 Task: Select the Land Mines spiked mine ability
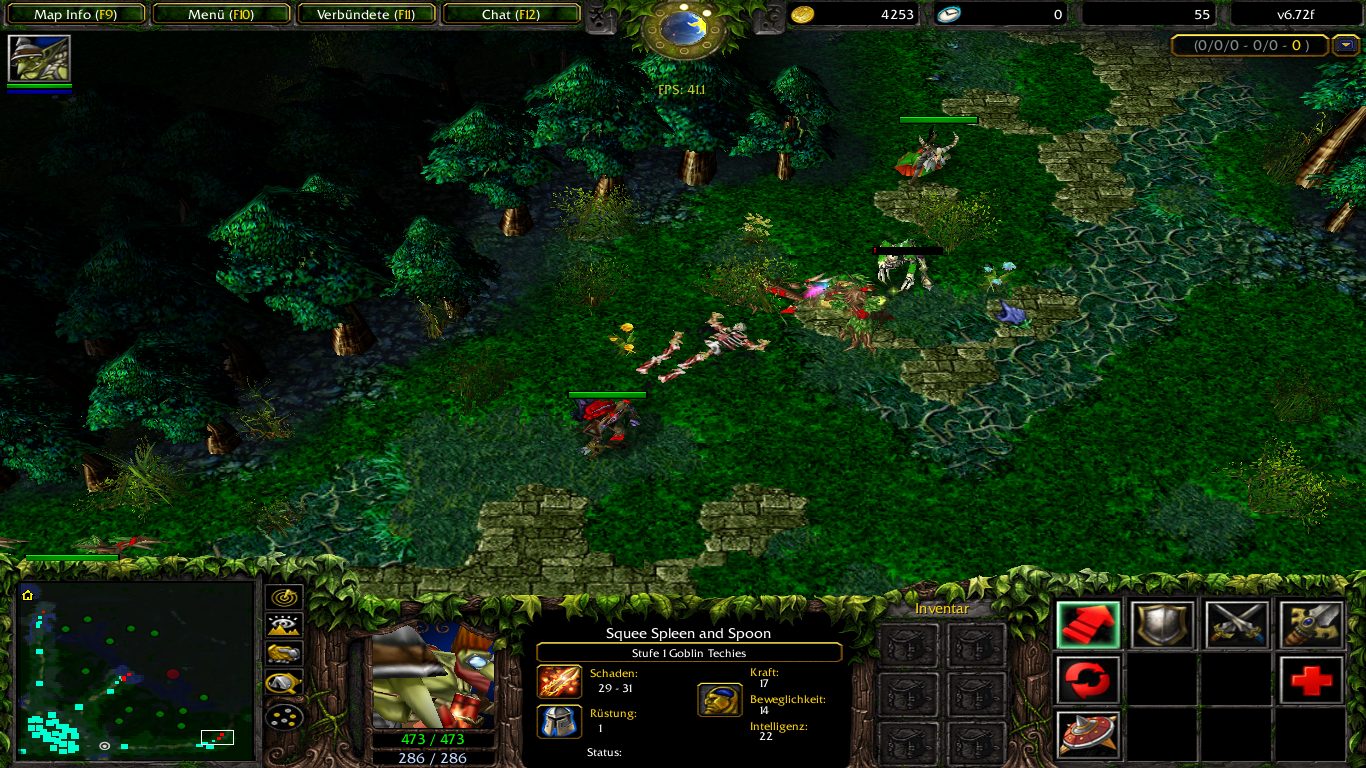[x=1086, y=733]
